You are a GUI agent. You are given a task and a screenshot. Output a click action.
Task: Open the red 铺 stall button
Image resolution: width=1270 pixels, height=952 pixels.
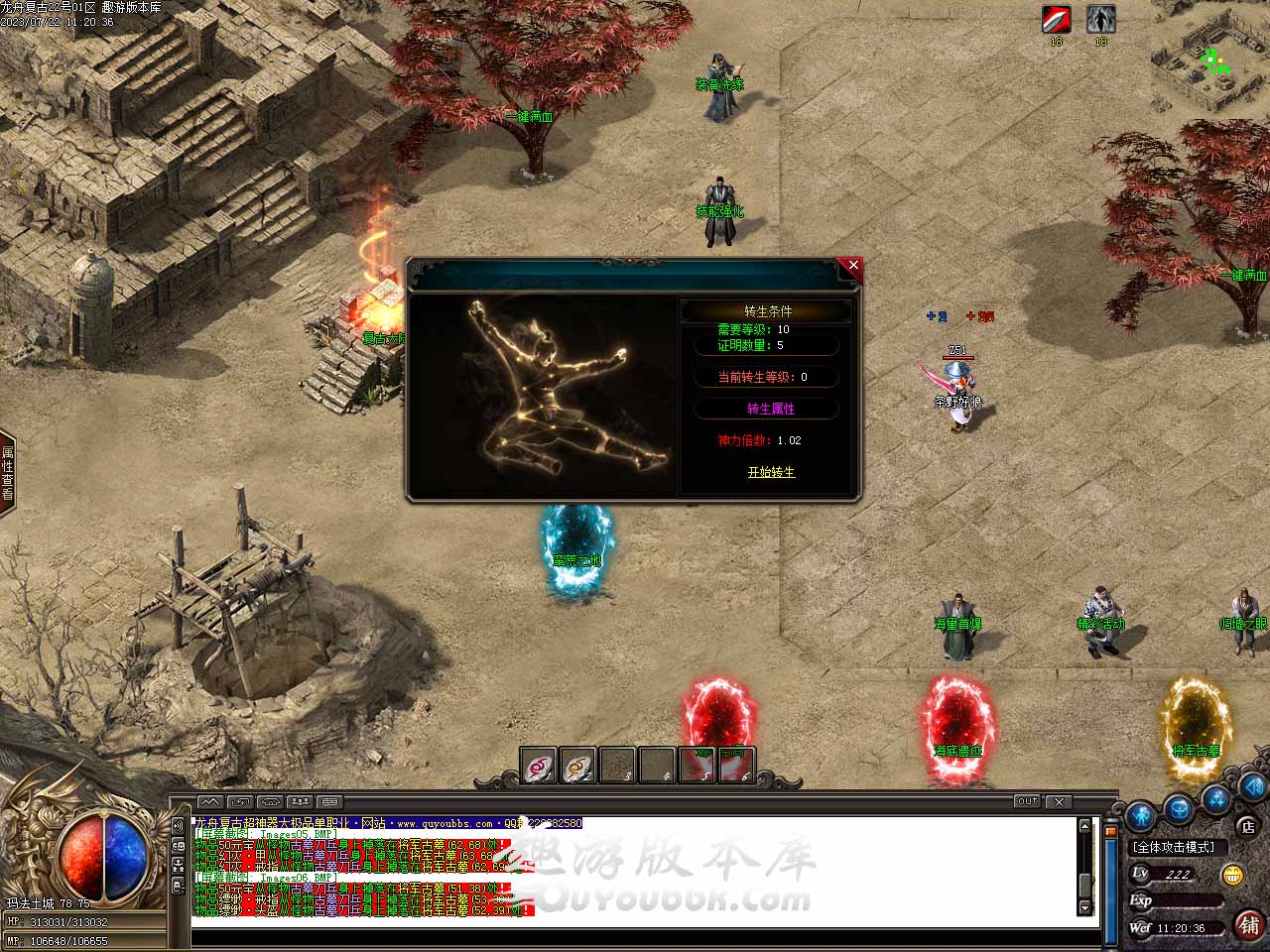[x=1248, y=925]
